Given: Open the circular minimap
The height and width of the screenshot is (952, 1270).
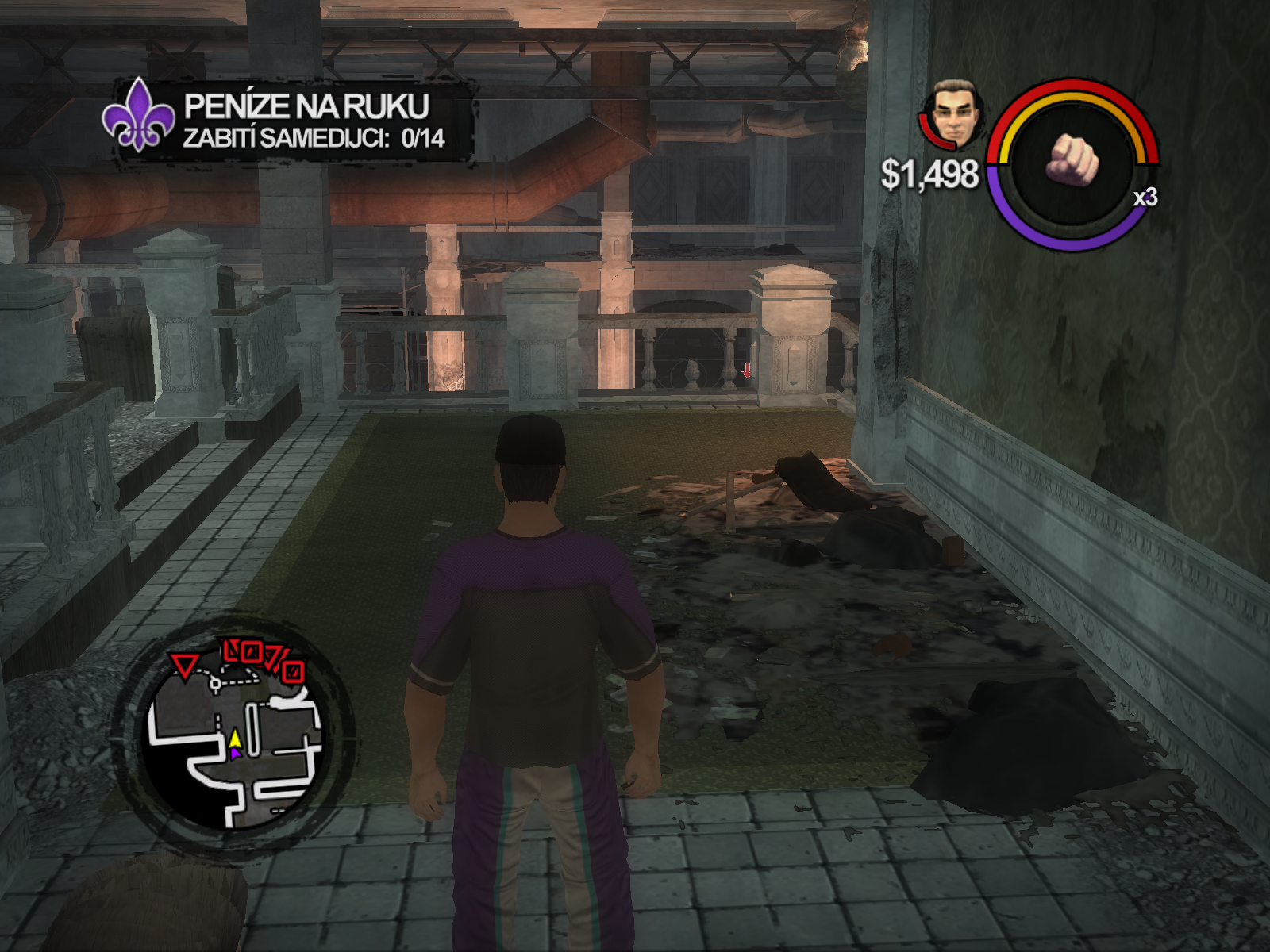Looking at the screenshot, I should [x=235, y=734].
